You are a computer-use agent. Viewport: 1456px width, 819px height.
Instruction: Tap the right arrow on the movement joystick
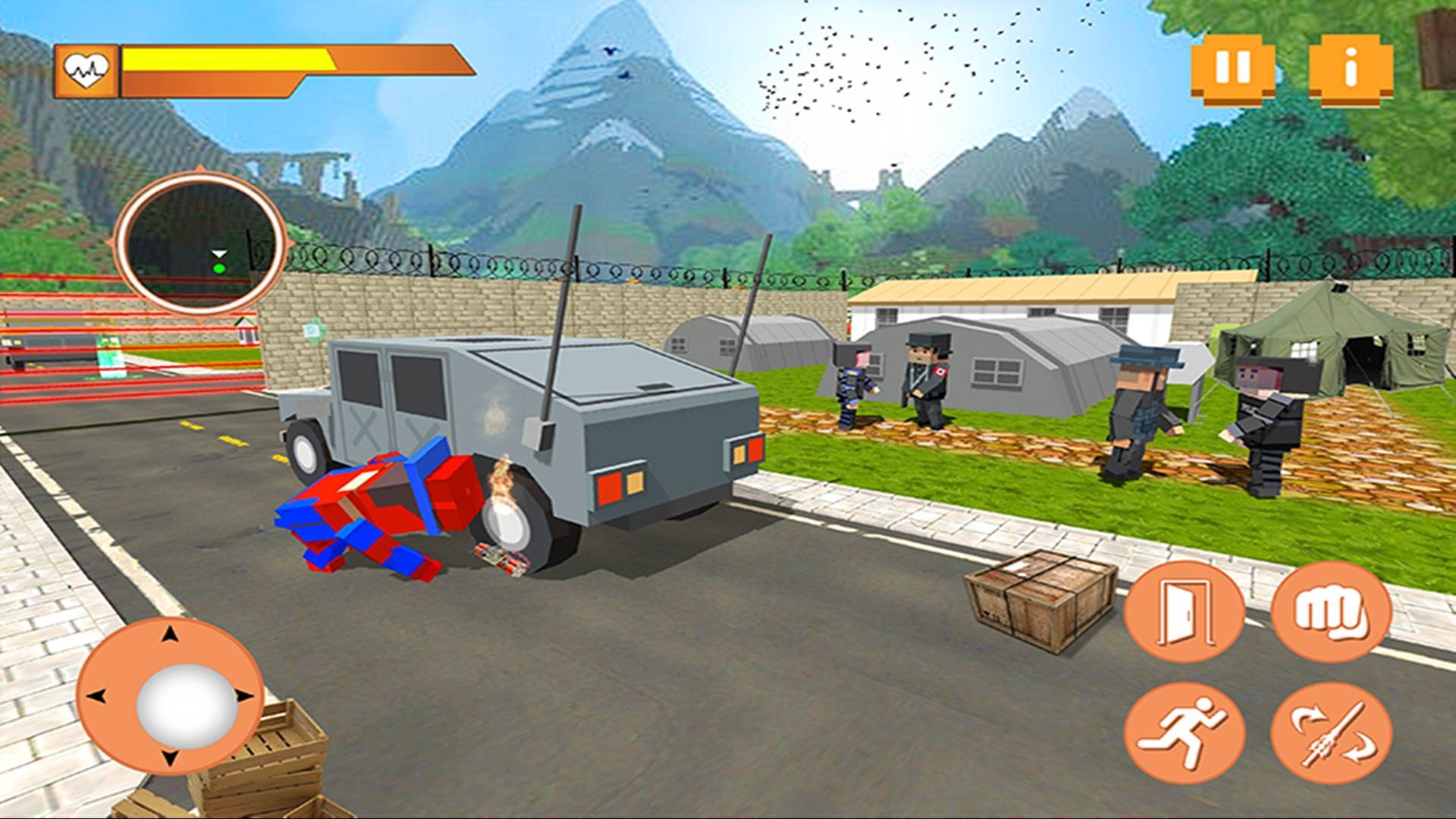(x=244, y=696)
